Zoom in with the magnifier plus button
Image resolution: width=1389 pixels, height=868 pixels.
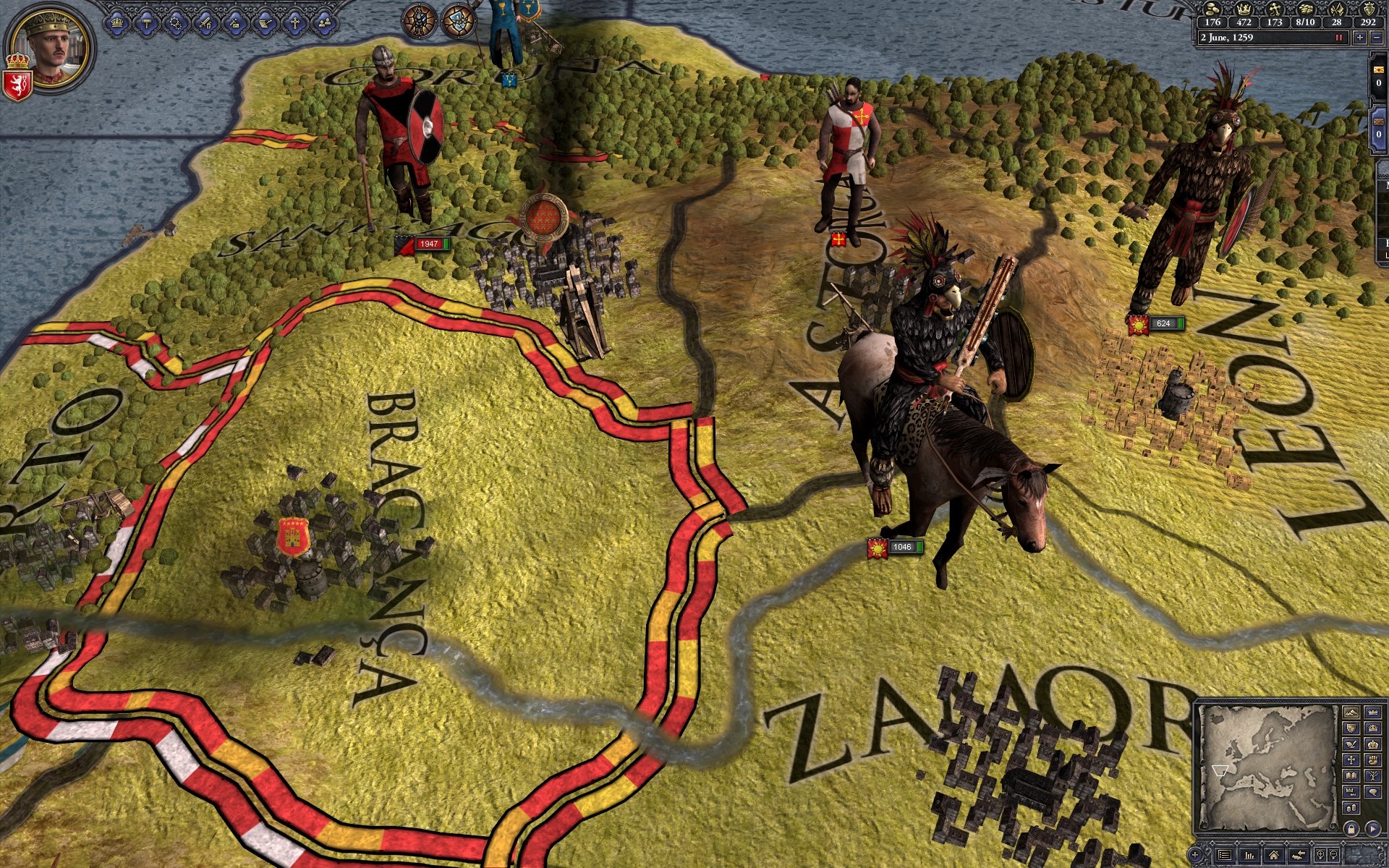click(1321, 855)
